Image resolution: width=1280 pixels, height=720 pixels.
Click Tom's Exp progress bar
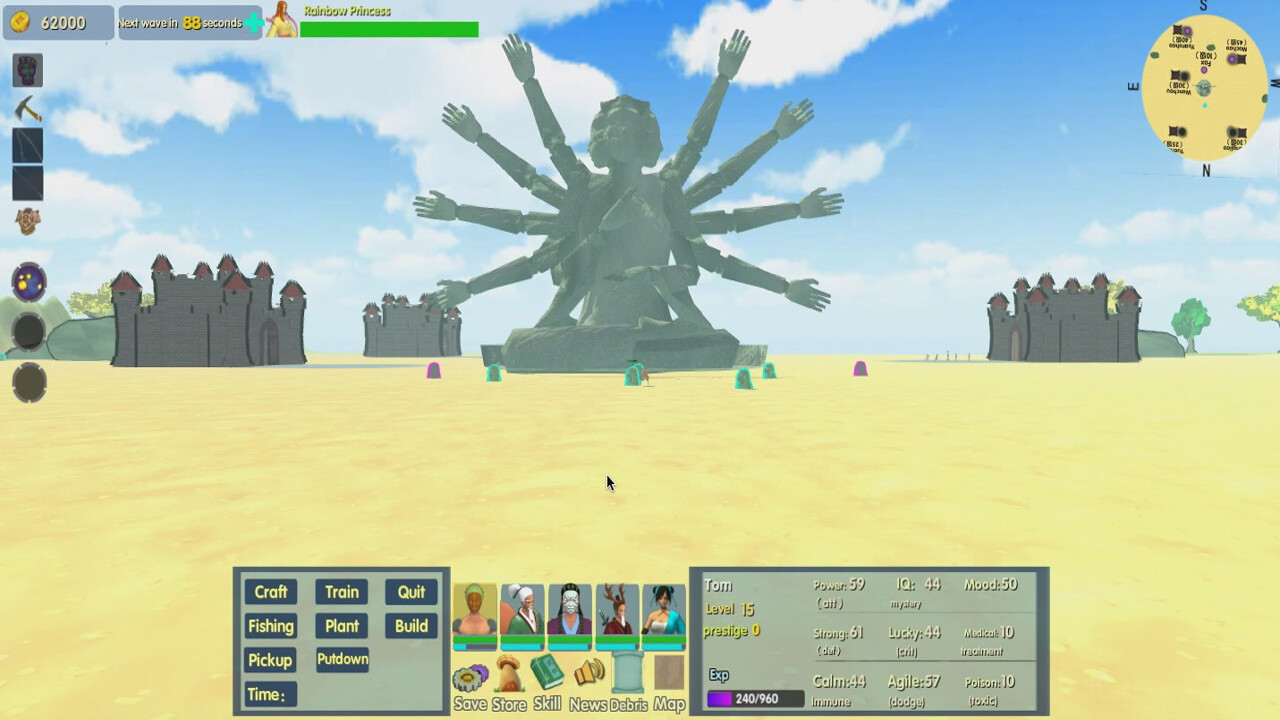coord(756,698)
